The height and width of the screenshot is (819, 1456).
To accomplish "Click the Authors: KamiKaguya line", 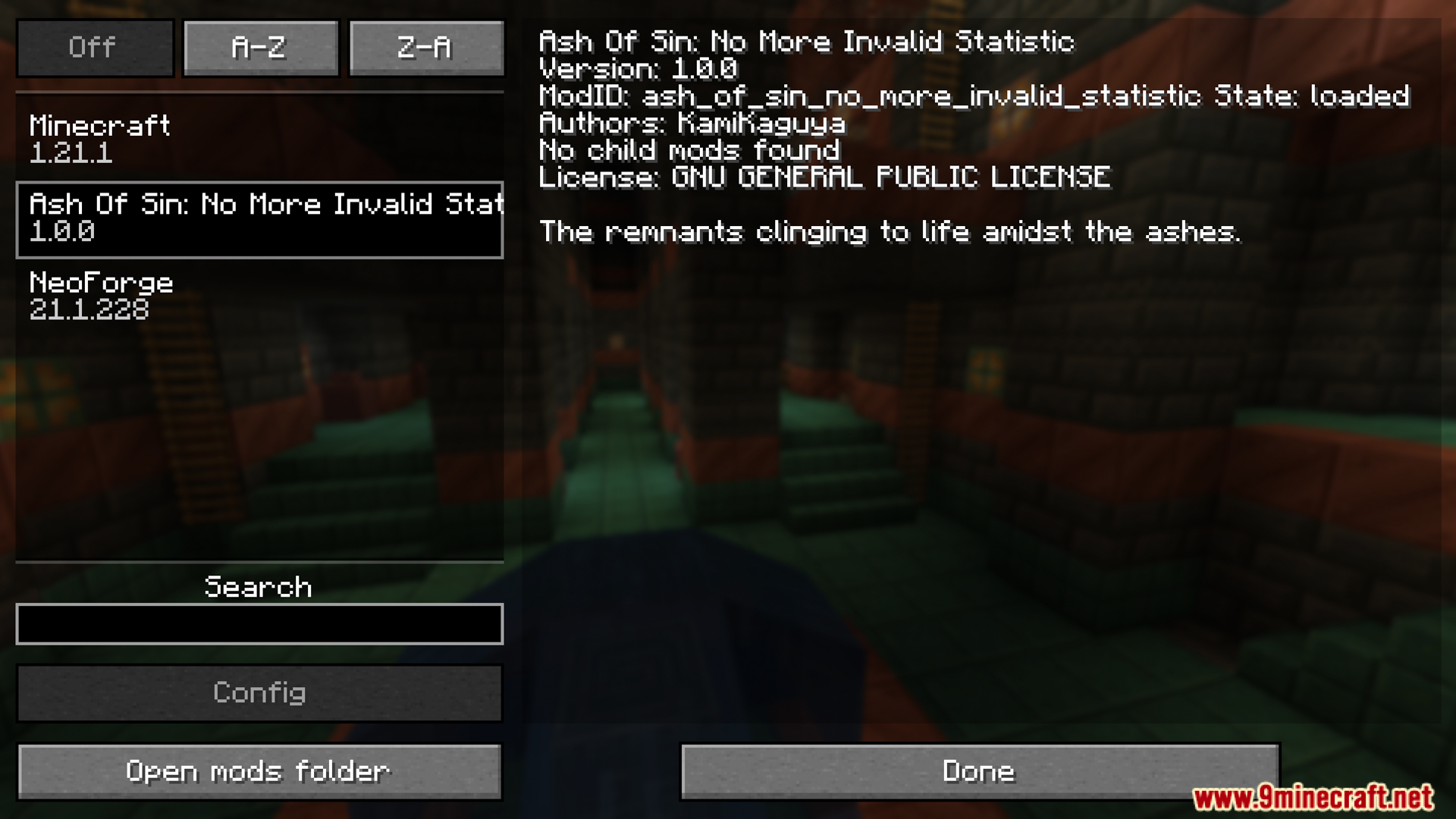I will coord(692,124).
